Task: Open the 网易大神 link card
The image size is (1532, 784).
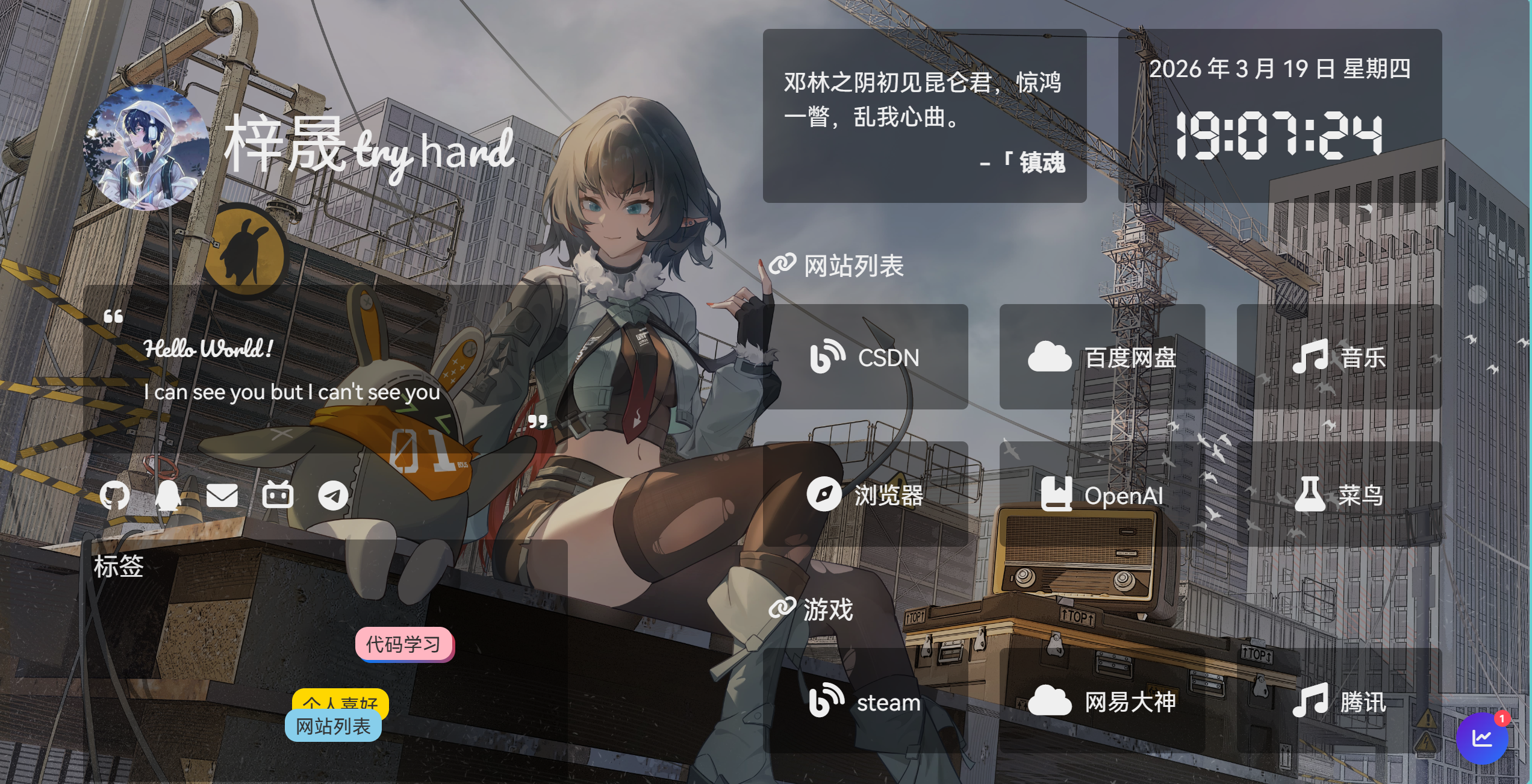Action: click(1102, 702)
